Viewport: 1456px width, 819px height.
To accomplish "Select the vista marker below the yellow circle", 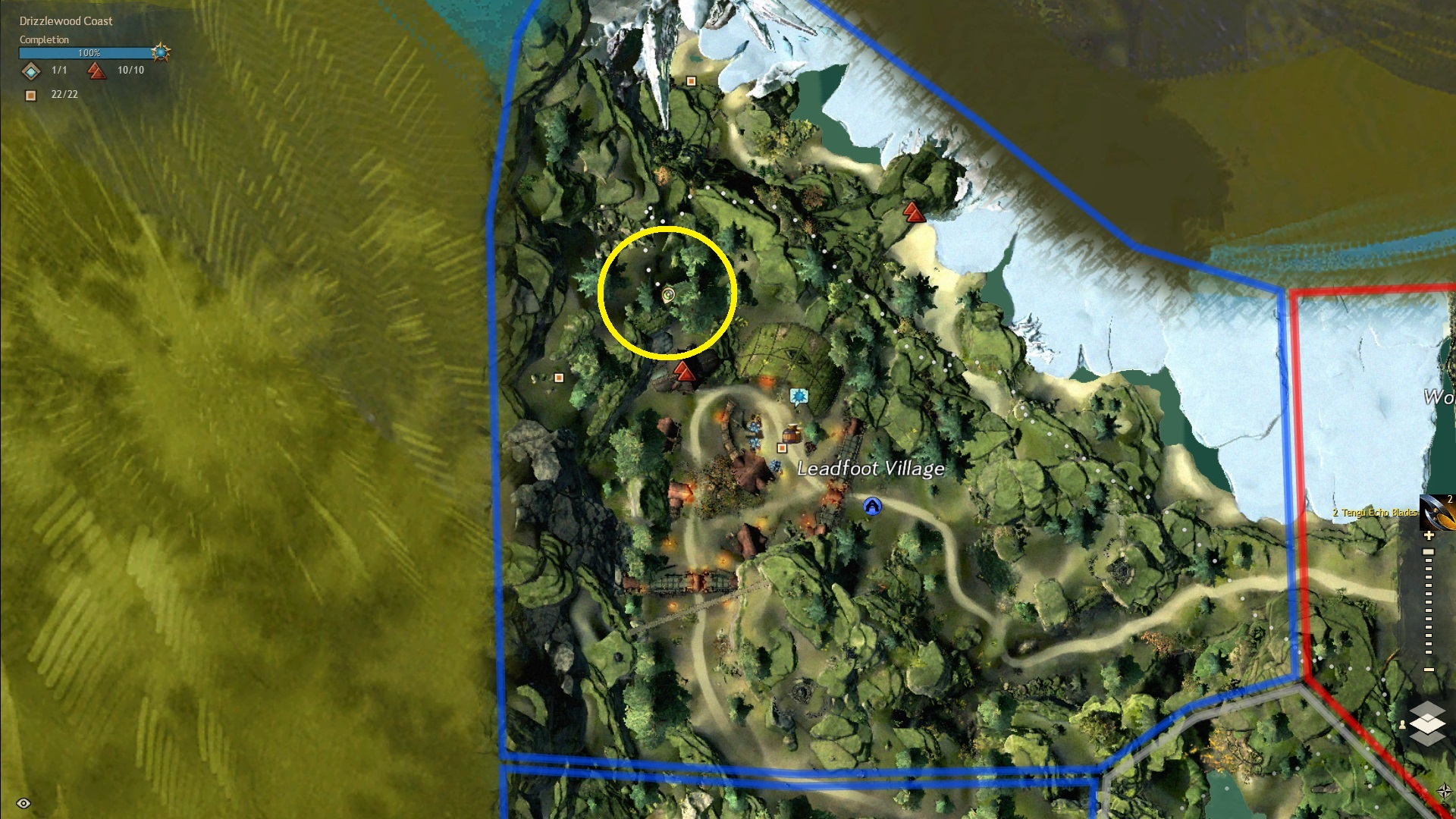I will [684, 371].
